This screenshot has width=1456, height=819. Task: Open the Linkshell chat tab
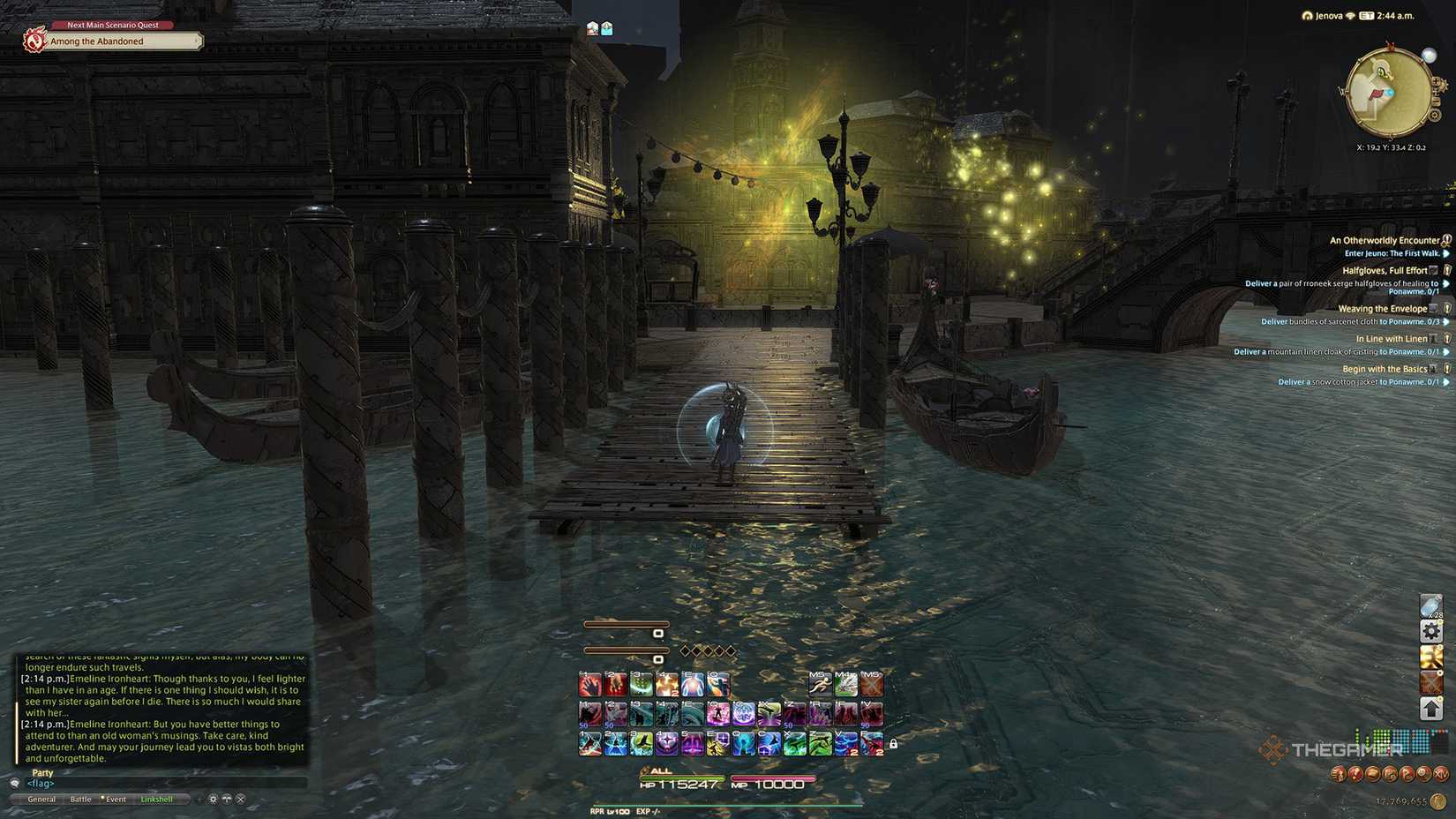tap(157, 799)
